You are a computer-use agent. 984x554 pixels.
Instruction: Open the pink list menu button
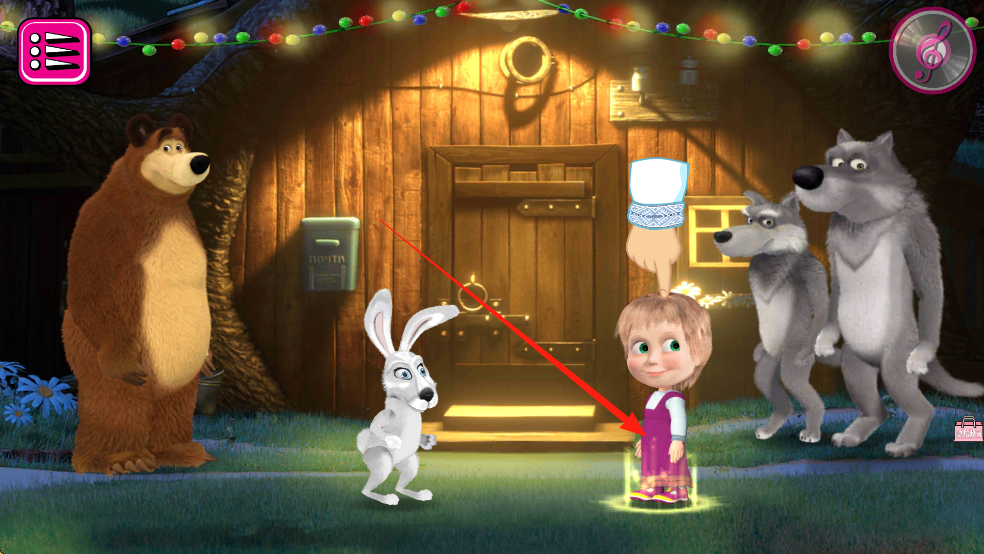point(54,51)
